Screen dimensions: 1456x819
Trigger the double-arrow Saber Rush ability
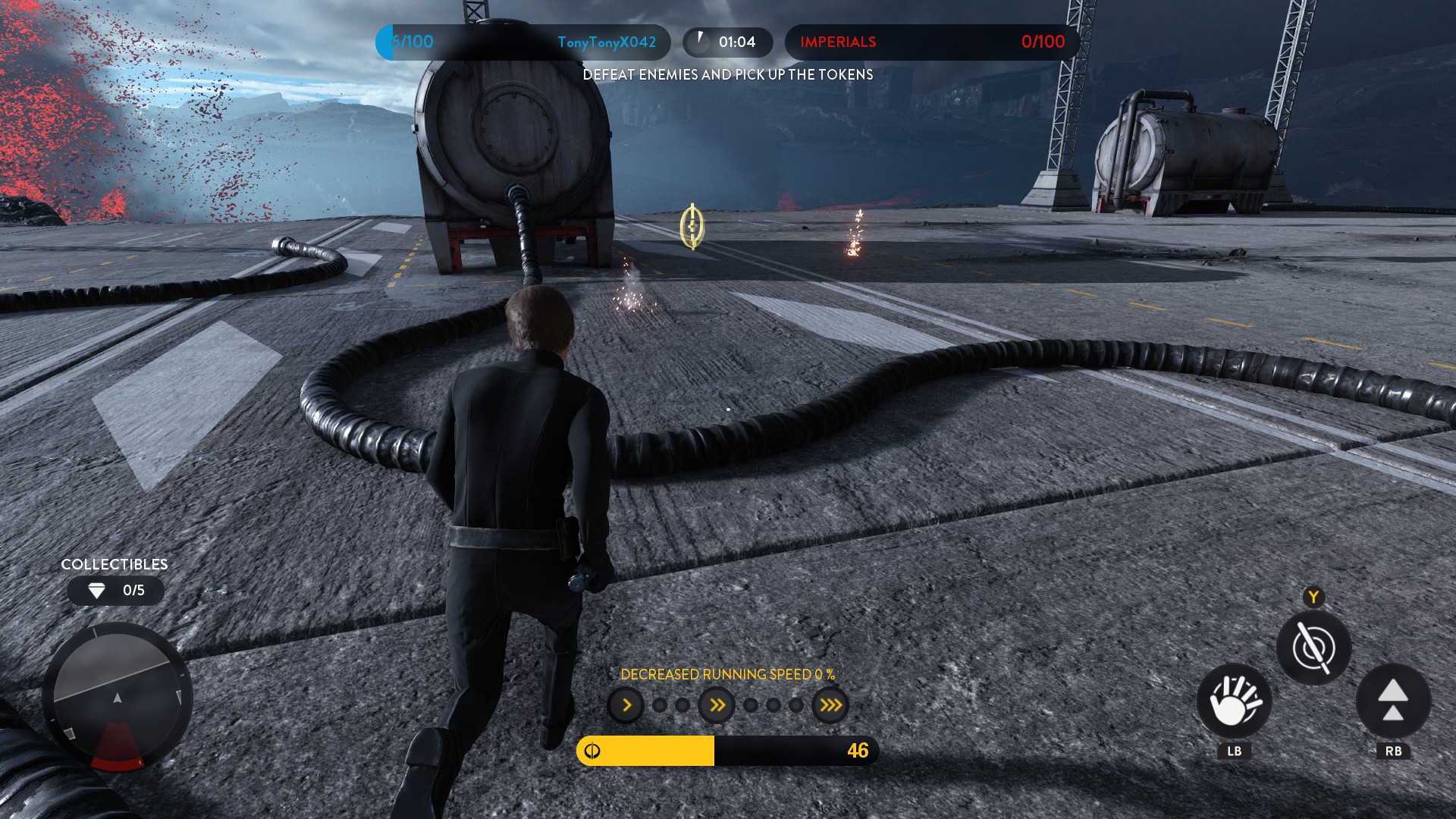coord(1393,701)
